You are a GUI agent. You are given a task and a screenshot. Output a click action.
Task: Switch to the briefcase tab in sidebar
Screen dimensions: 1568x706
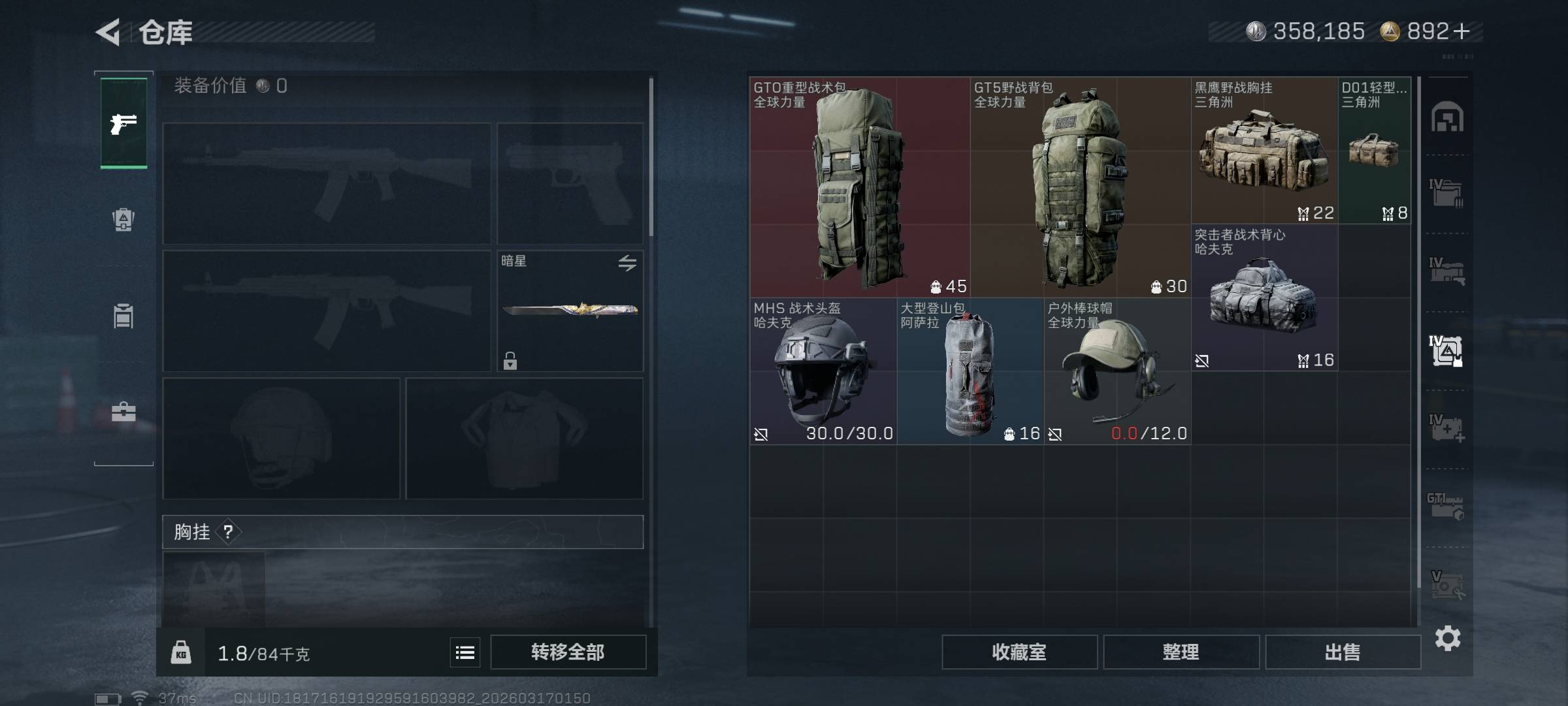(123, 412)
